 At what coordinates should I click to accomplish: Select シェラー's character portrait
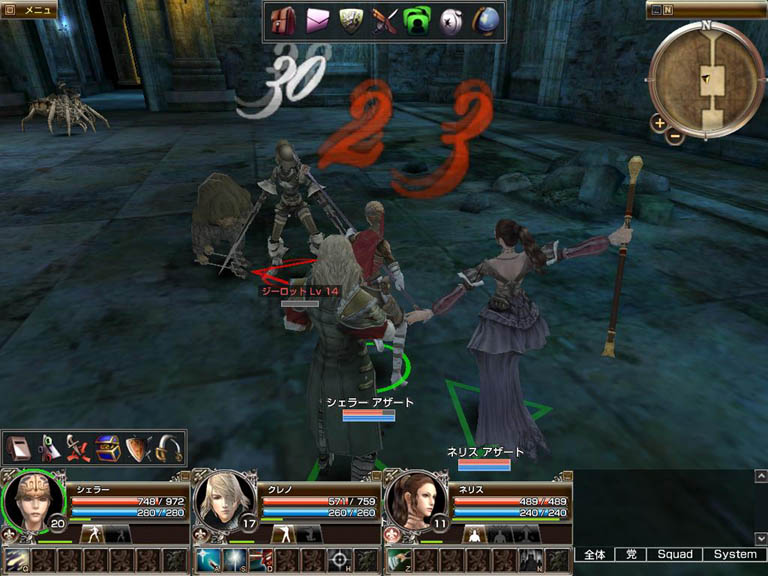point(35,498)
